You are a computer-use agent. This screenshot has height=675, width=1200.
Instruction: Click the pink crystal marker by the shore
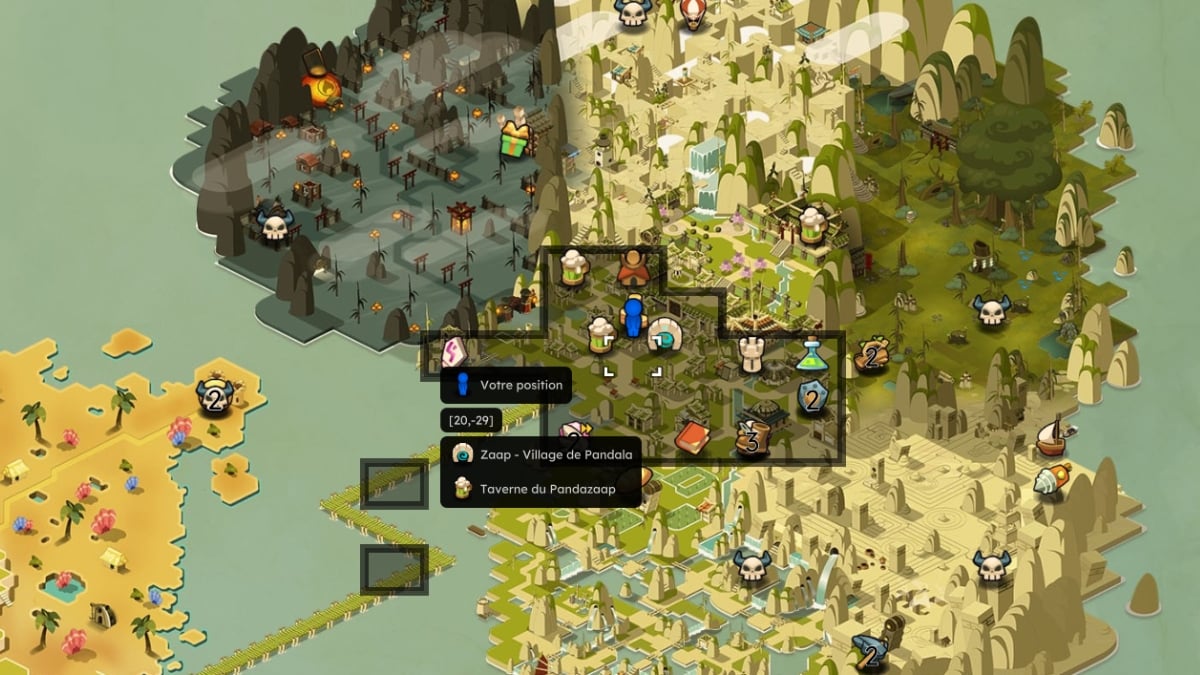tap(456, 352)
